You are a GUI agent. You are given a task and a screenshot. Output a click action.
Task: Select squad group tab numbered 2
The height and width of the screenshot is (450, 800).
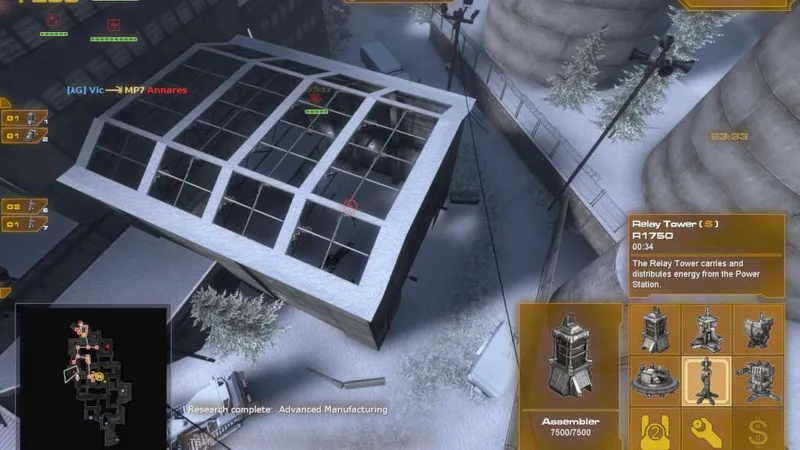[x=25, y=135]
